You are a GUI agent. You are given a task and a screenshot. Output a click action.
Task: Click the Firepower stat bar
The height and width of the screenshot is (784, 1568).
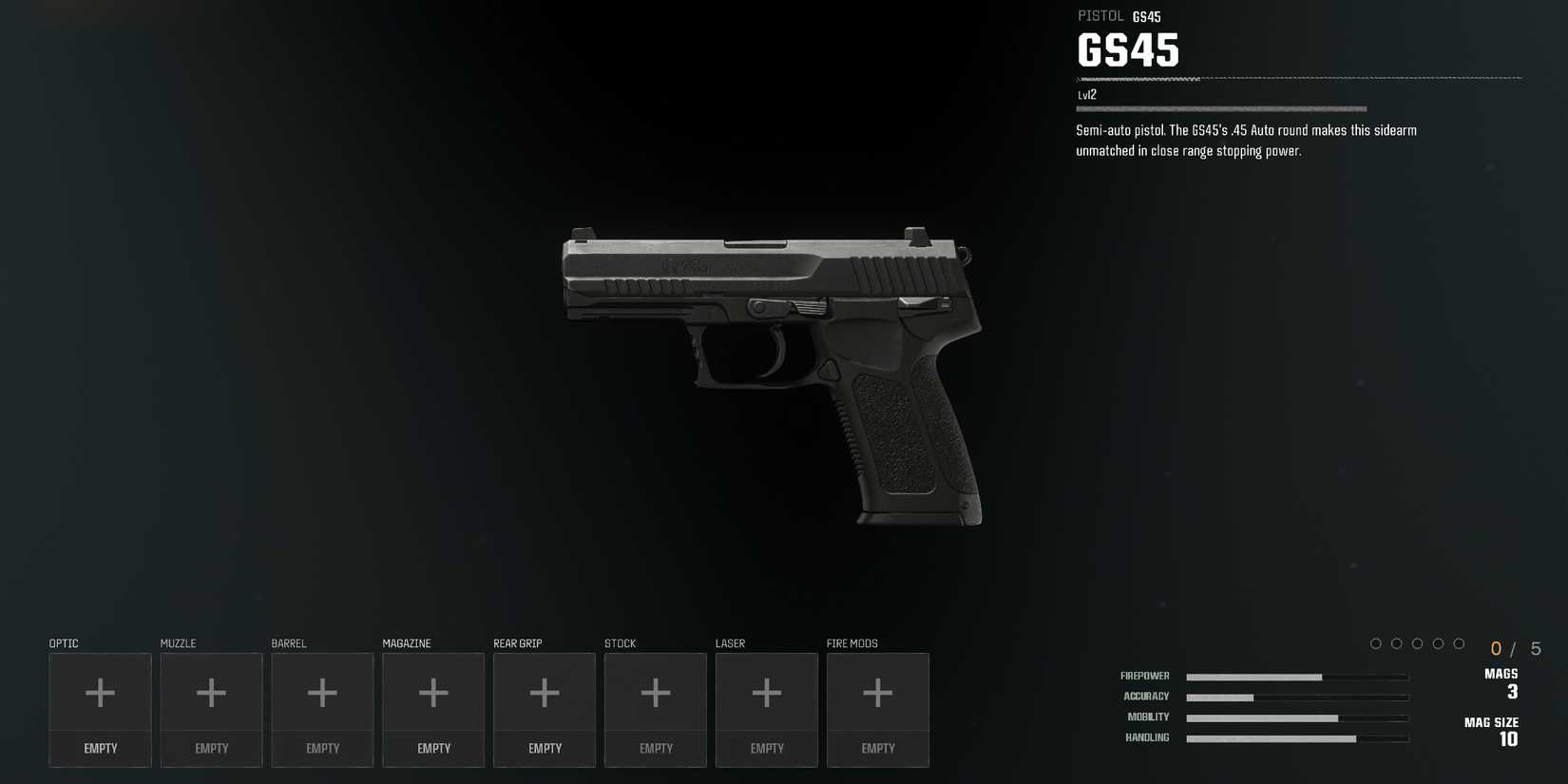[1297, 677]
